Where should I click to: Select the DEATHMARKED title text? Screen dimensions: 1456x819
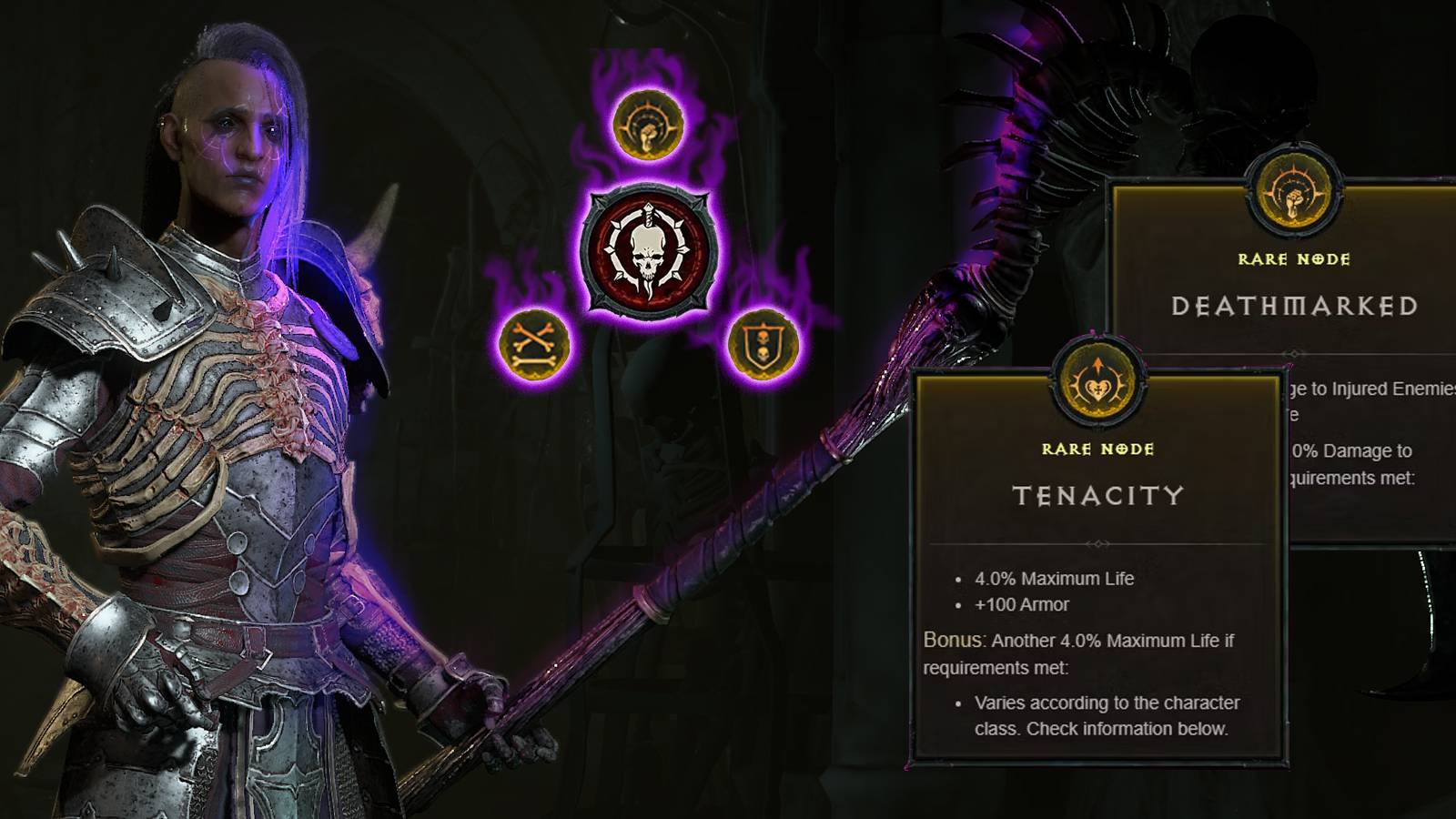(1292, 308)
